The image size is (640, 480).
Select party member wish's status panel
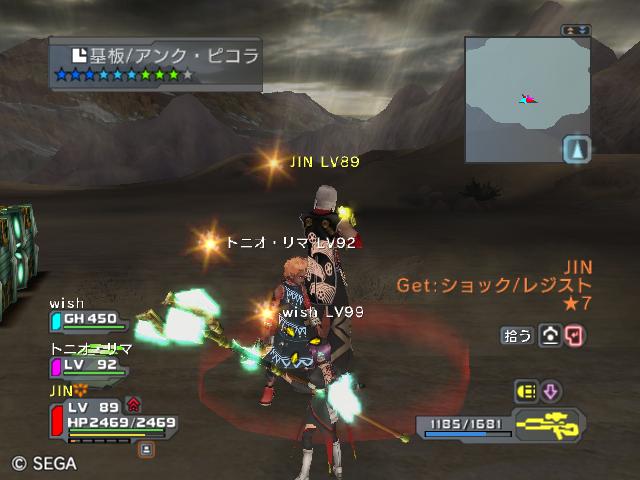coord(90,320)
